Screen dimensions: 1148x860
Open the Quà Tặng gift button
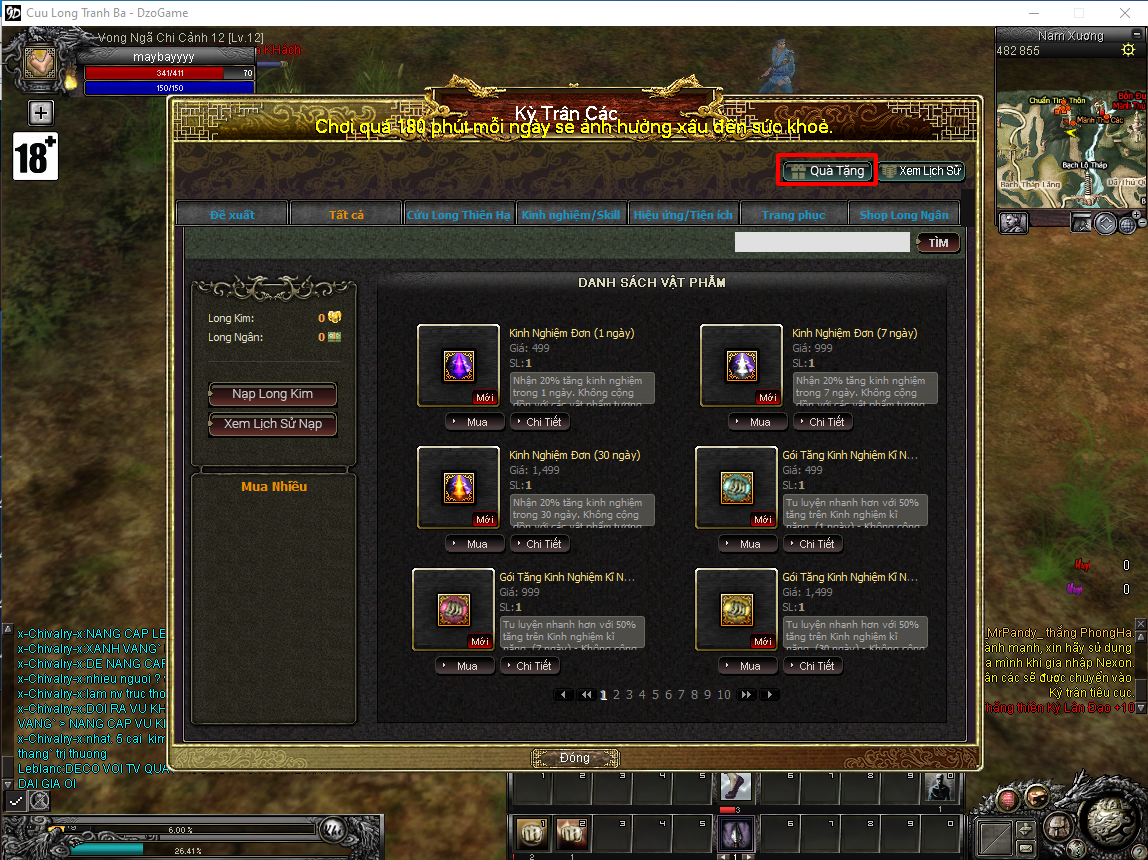(x=827, y=171)
